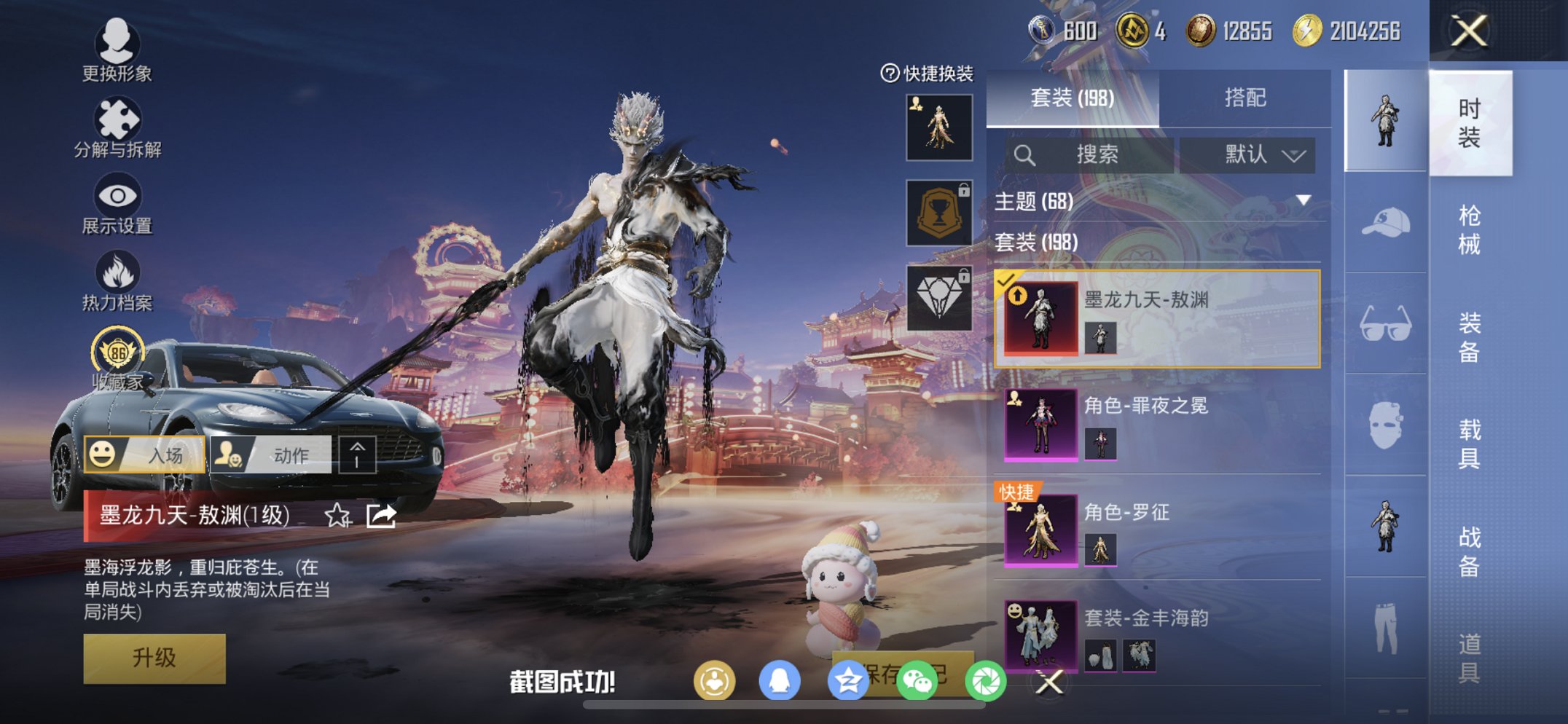
Task: Open the 入场 entrance emote selector
Action: (143, 453)
